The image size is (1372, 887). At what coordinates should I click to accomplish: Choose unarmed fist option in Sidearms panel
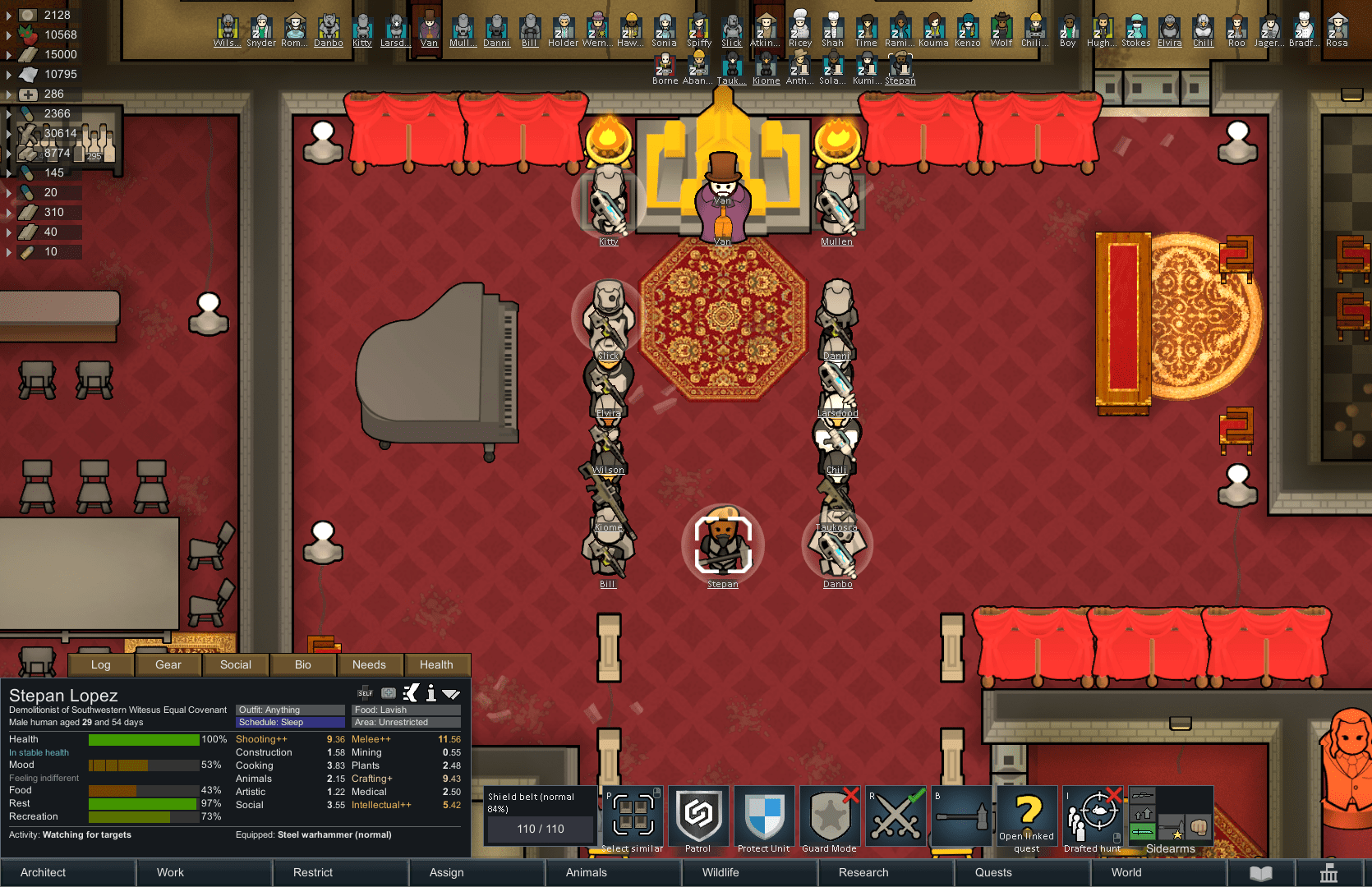(x=1199, y=826)
